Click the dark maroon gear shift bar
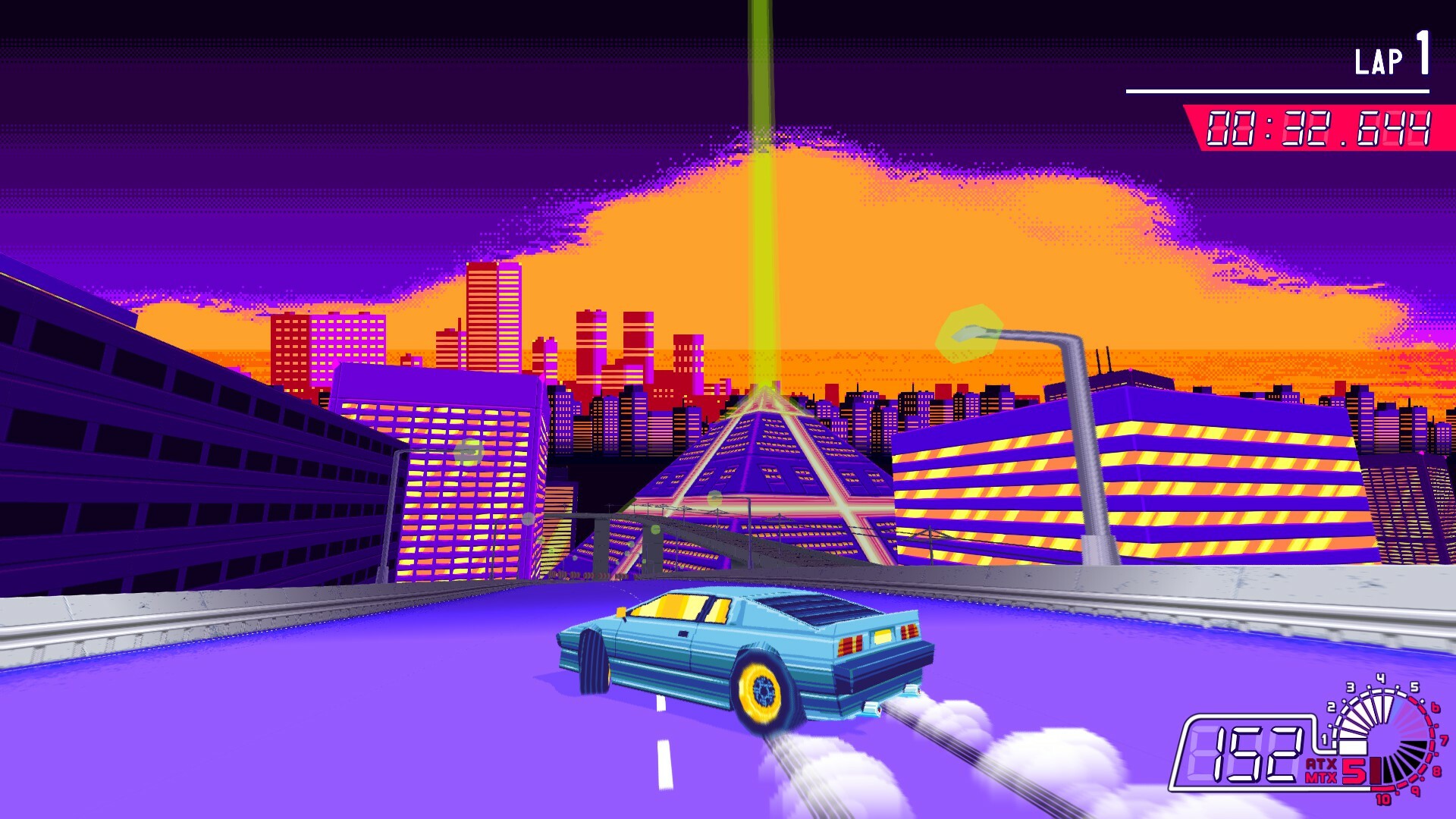Screen dimensions: 1456x819 click(1376, 770)
